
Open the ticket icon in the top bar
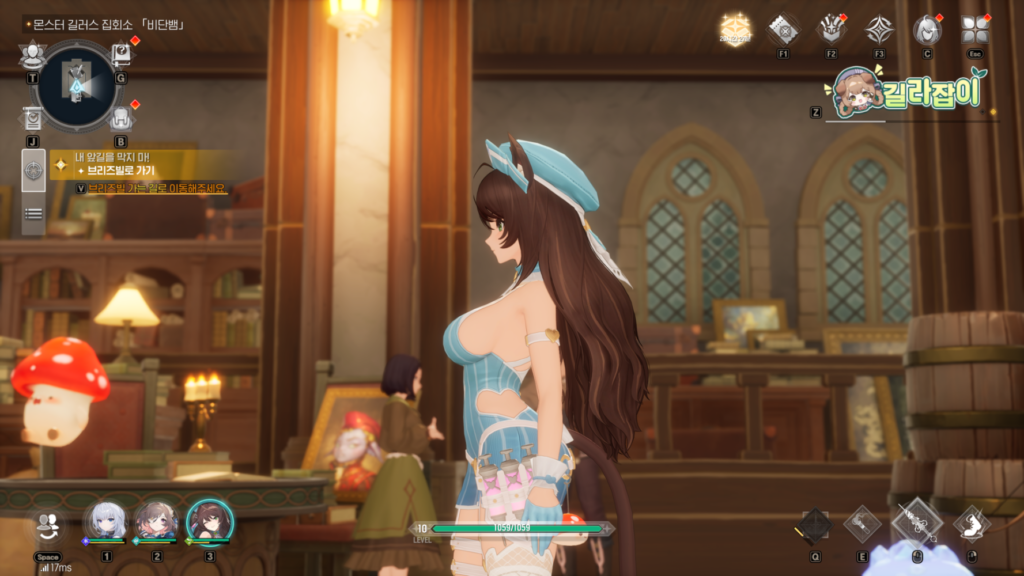(x=783, y=29)
